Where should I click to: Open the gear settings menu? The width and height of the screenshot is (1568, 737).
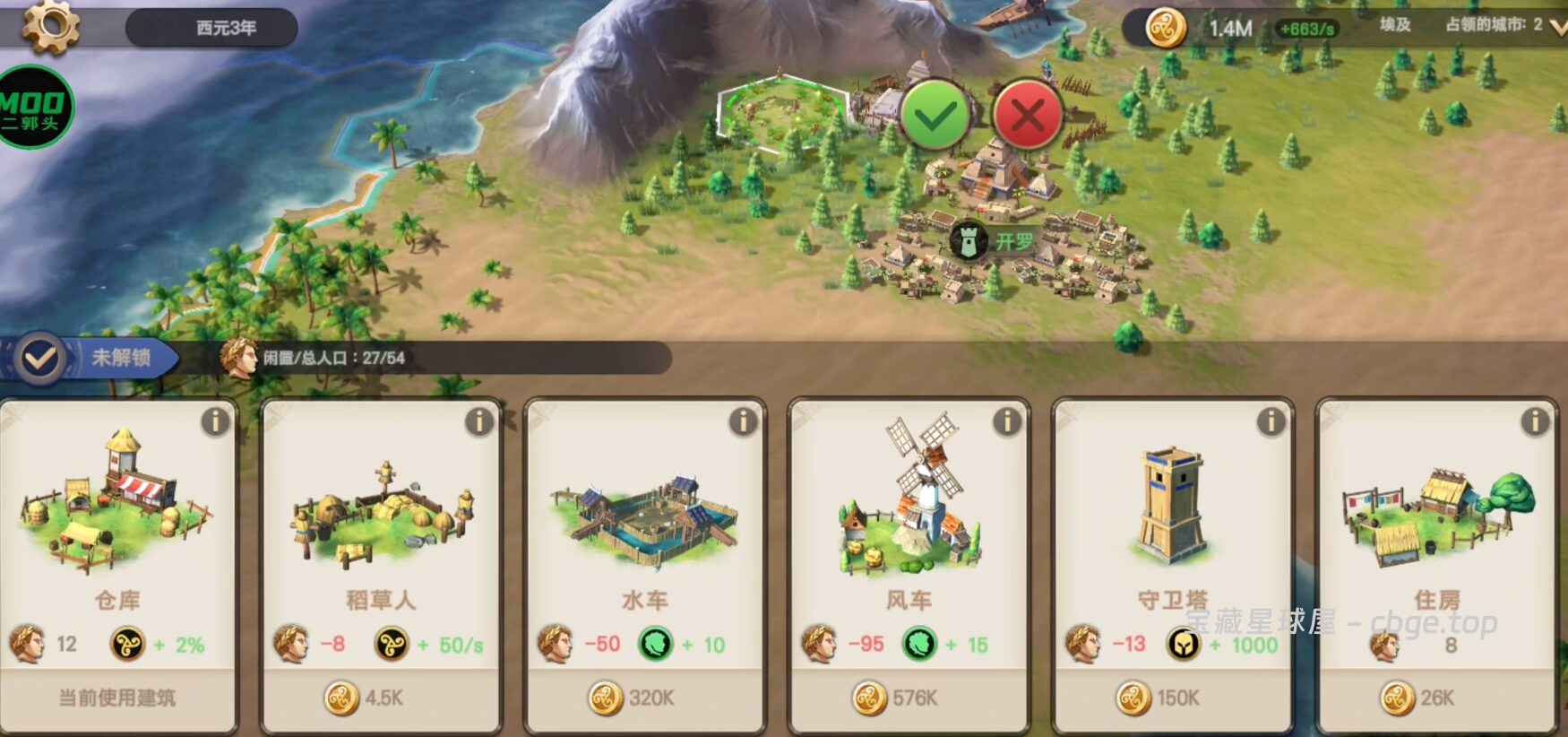click(x=50, y=26)
